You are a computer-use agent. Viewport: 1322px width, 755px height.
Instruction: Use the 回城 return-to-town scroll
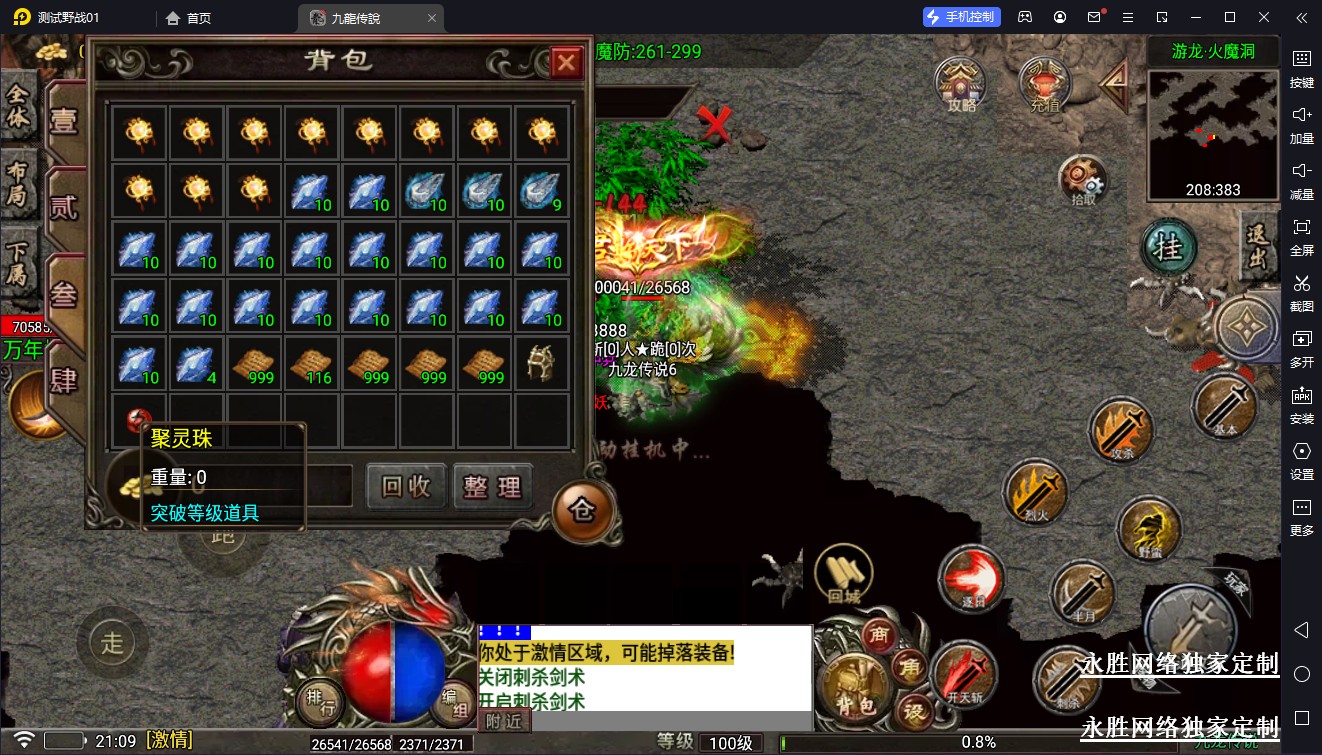(844, 575)
